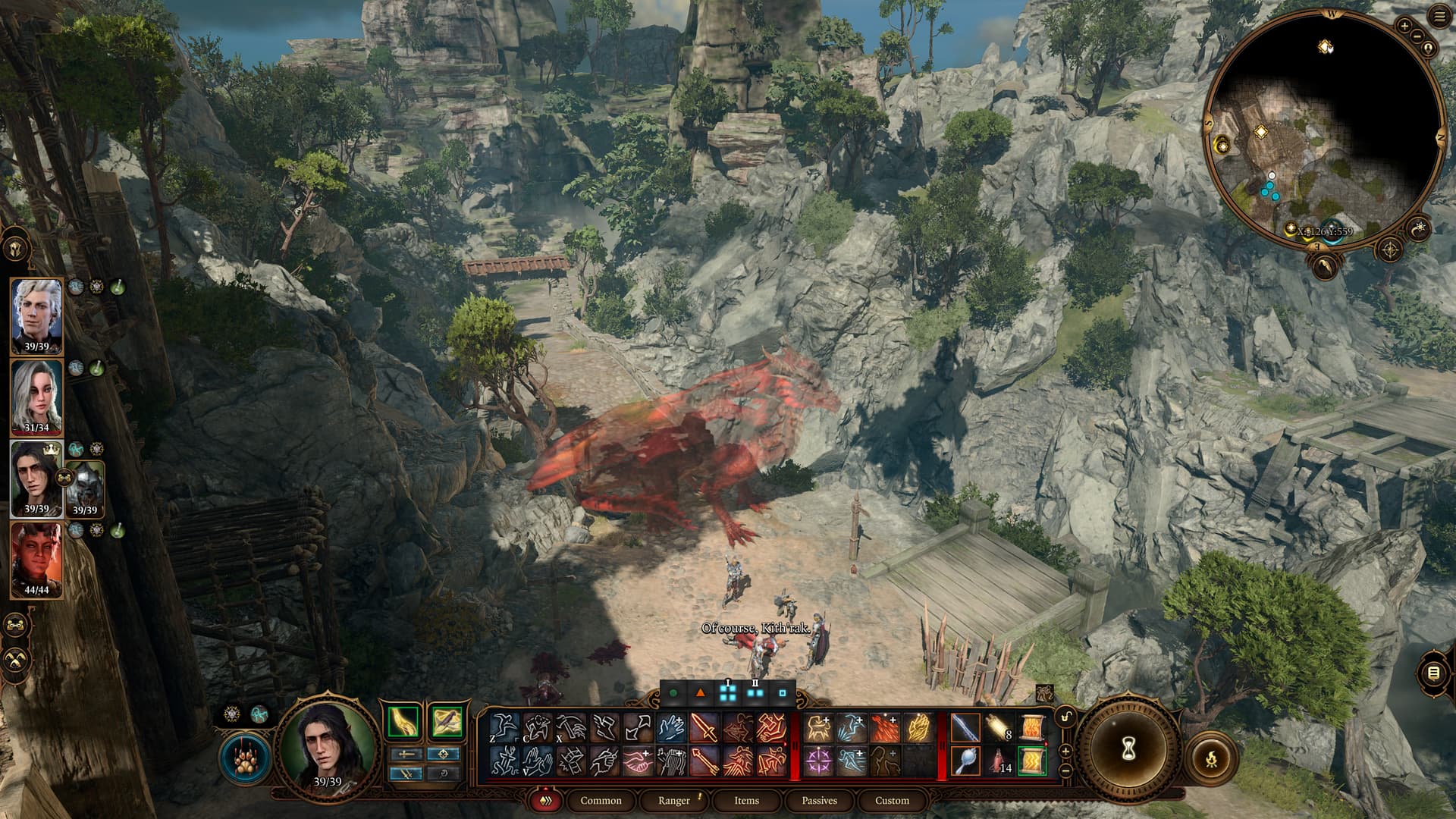1456x819 pixels.
Task: Toggle the hotbar lock icon
Action: [x=1066, y=717]
